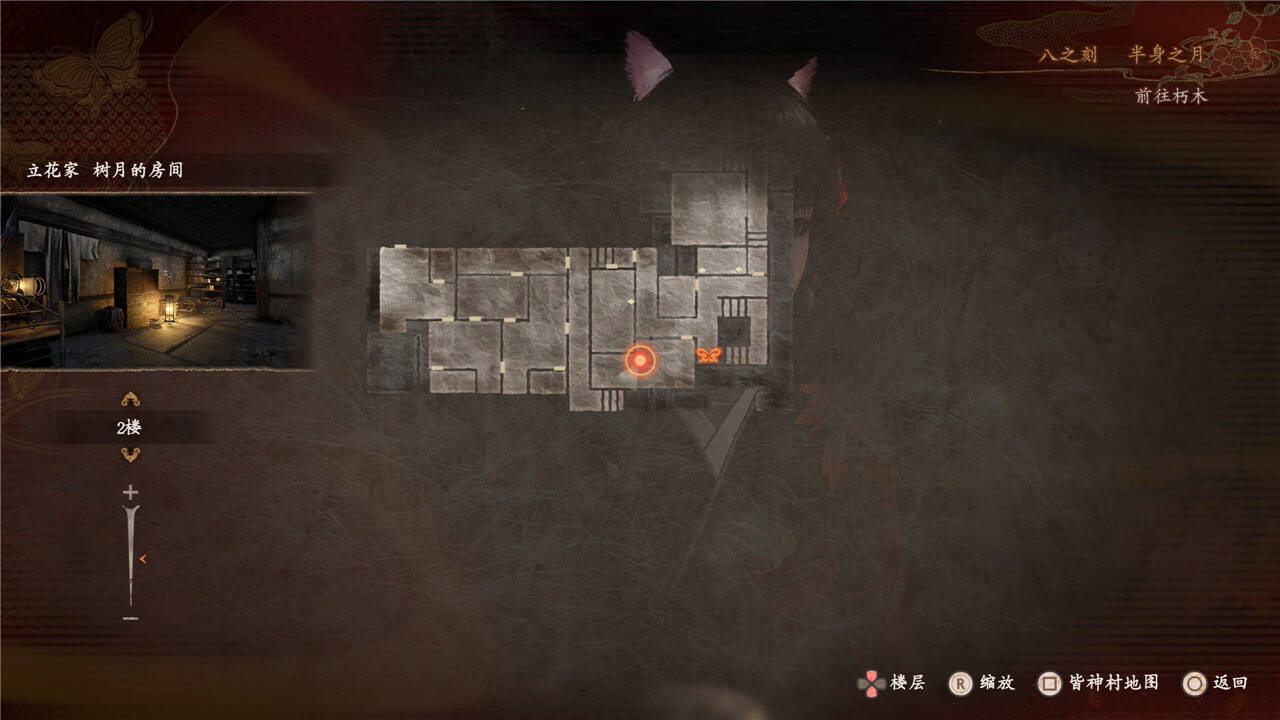Select the red player location marker

tap(640, 360)
